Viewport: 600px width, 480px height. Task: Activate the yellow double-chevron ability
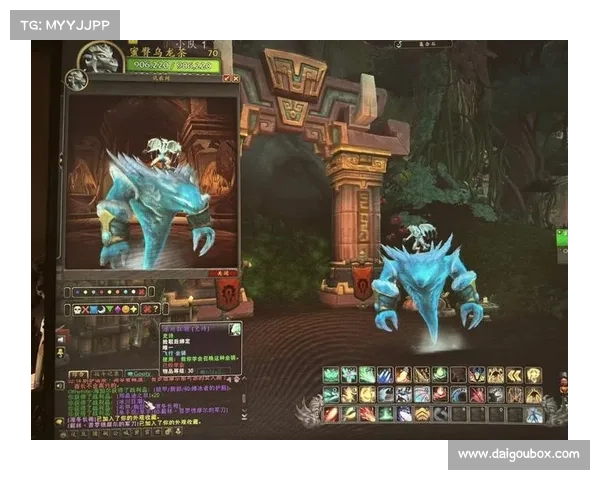[515, 375]
